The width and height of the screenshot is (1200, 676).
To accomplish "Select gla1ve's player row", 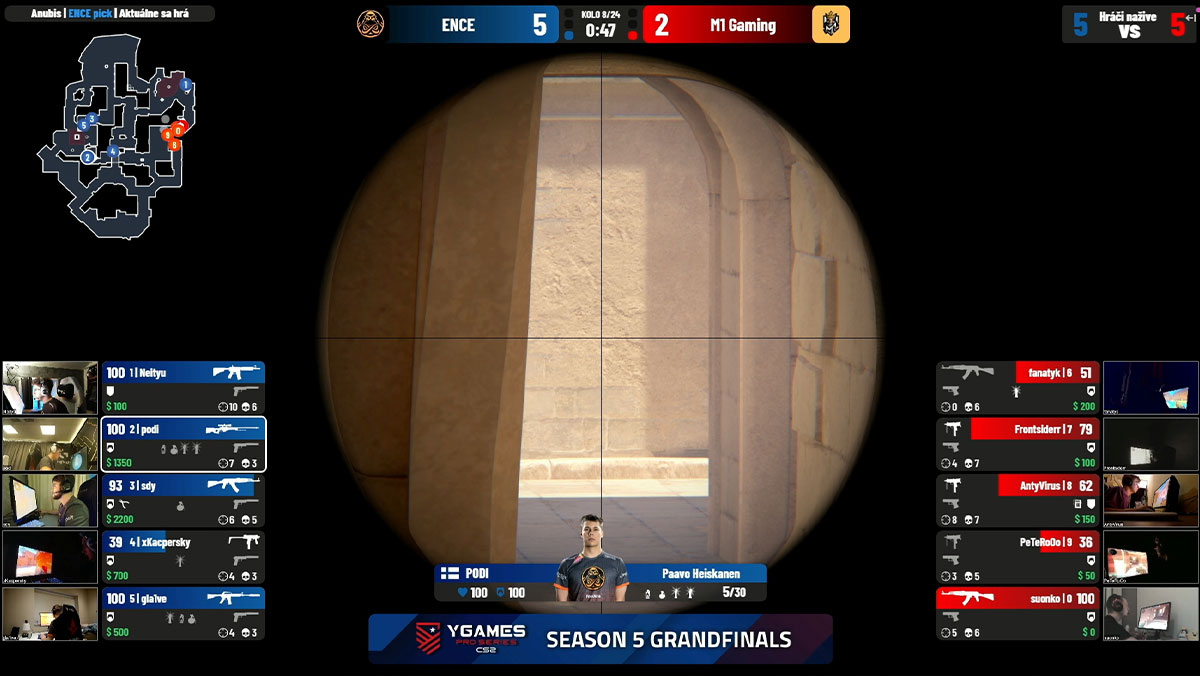I will pos(183,613).
